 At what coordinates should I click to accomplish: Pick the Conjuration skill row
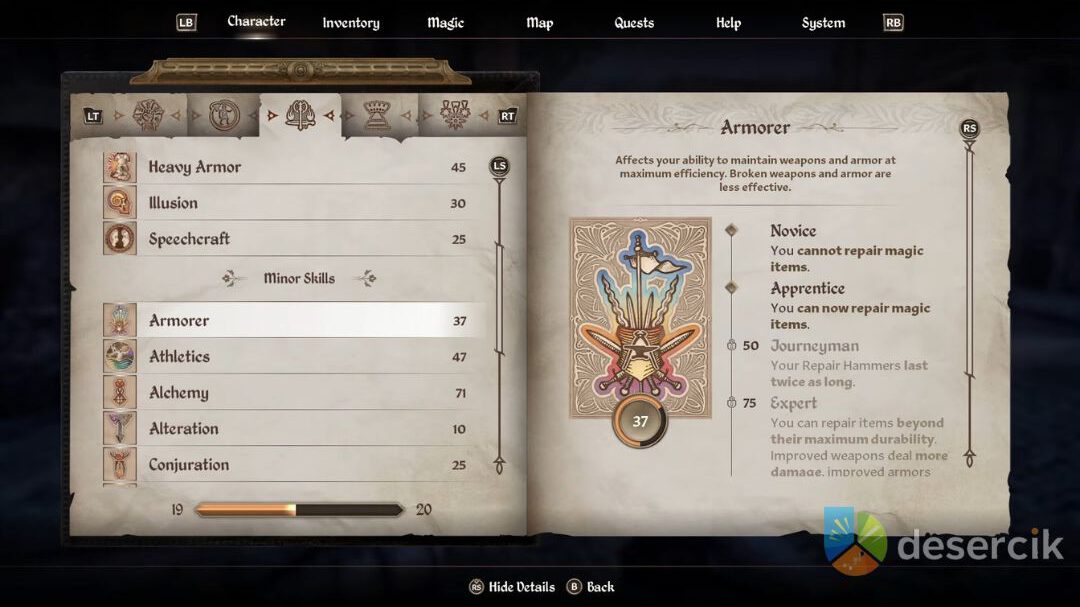pos(290,465)
